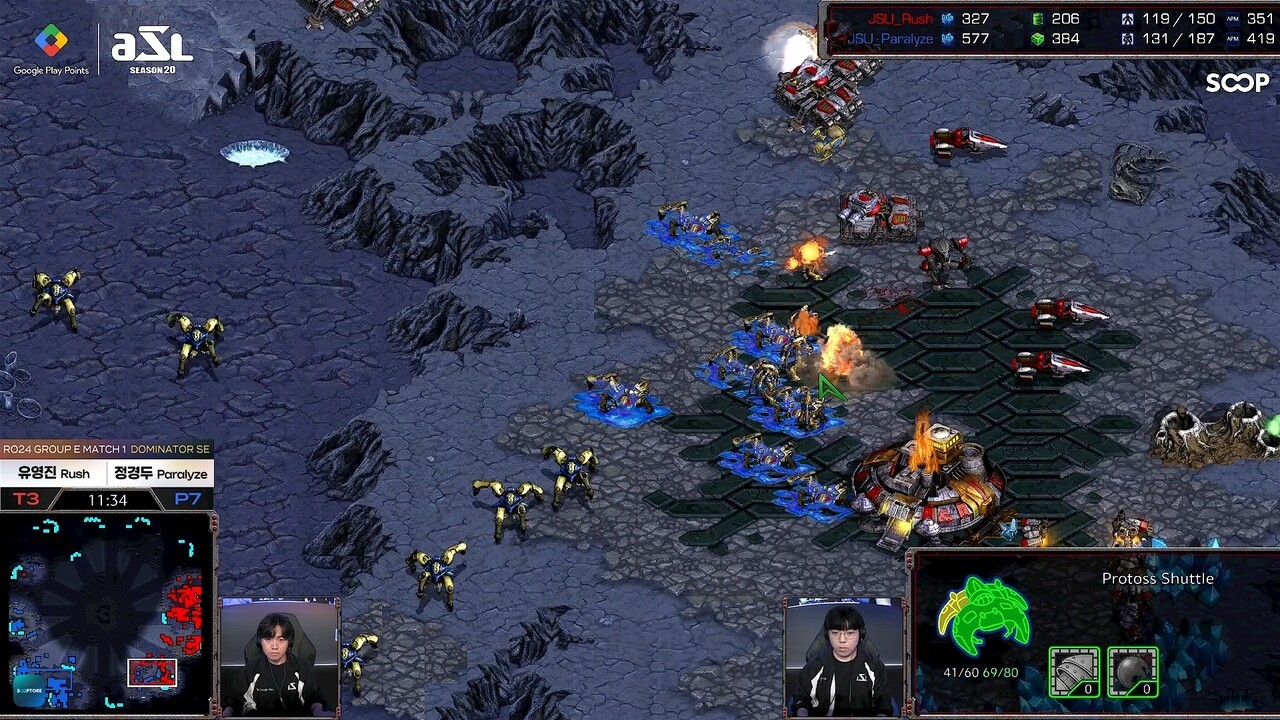
Task: Inspect the shuttle's armor plating upgrade icon
Action: (x=1073, y=671)
